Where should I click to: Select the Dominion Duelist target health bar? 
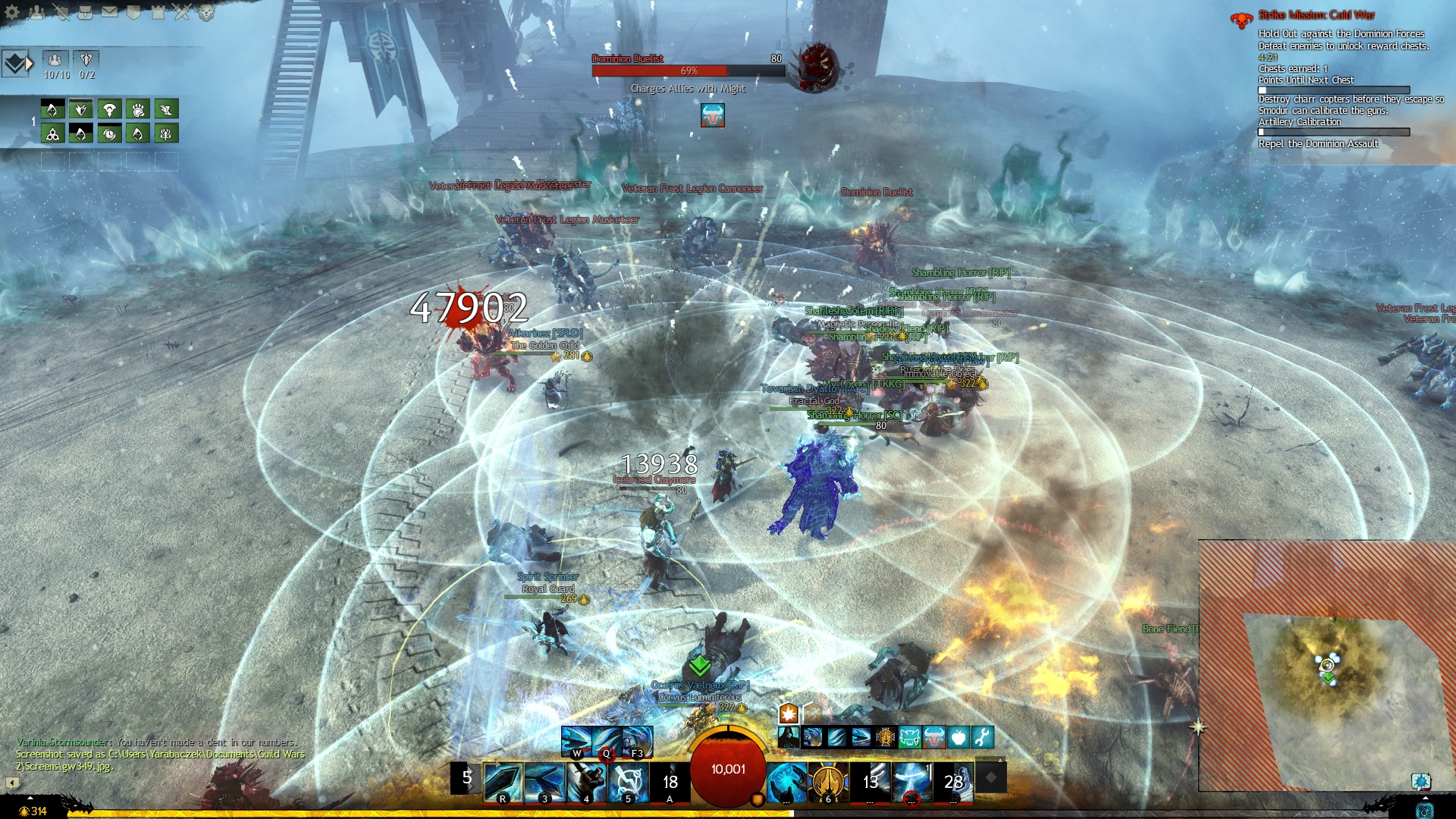pos(688,71)
